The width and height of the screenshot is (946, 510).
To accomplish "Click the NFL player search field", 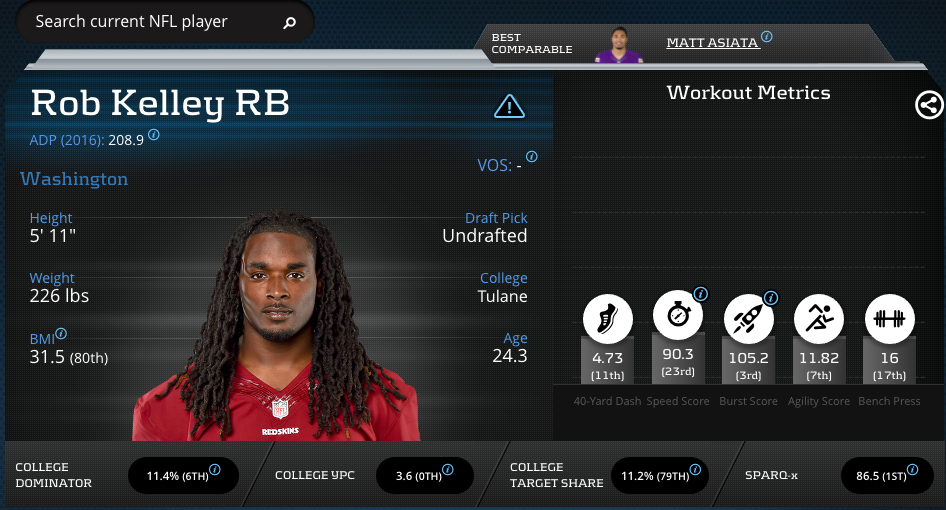I will pos(150,21).
